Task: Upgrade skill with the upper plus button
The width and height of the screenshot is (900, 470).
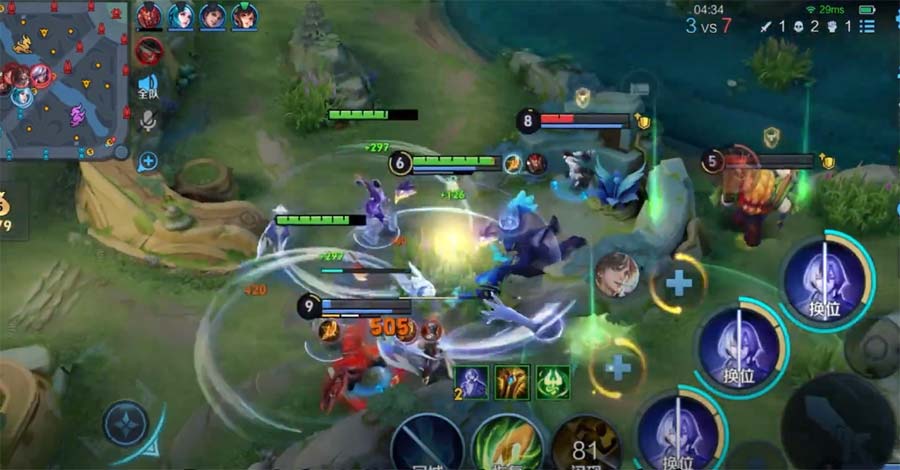Action: pos(679,283)
